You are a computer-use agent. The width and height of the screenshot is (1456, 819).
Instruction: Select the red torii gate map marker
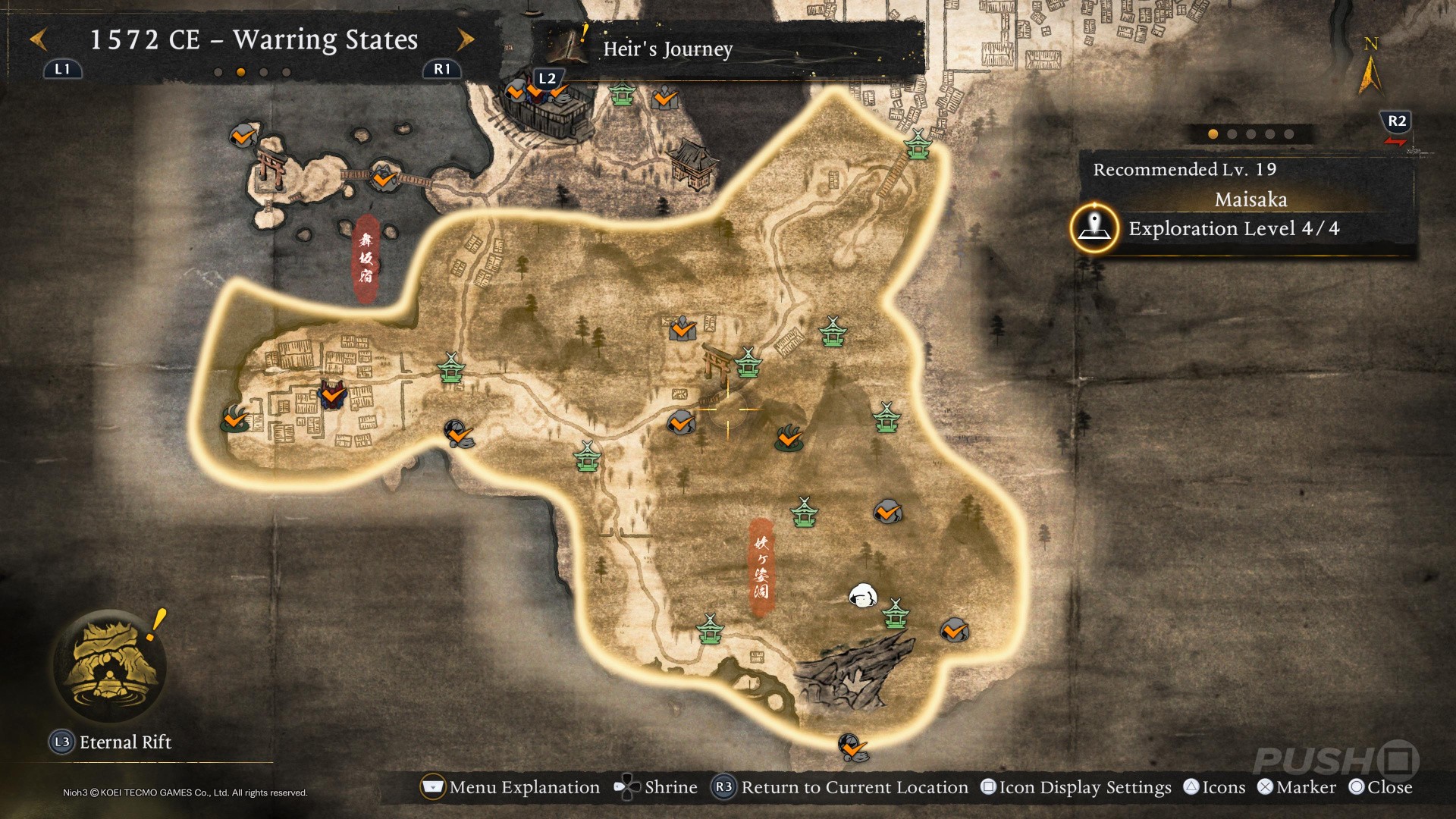pyautogui.click(x=716, y=361)
